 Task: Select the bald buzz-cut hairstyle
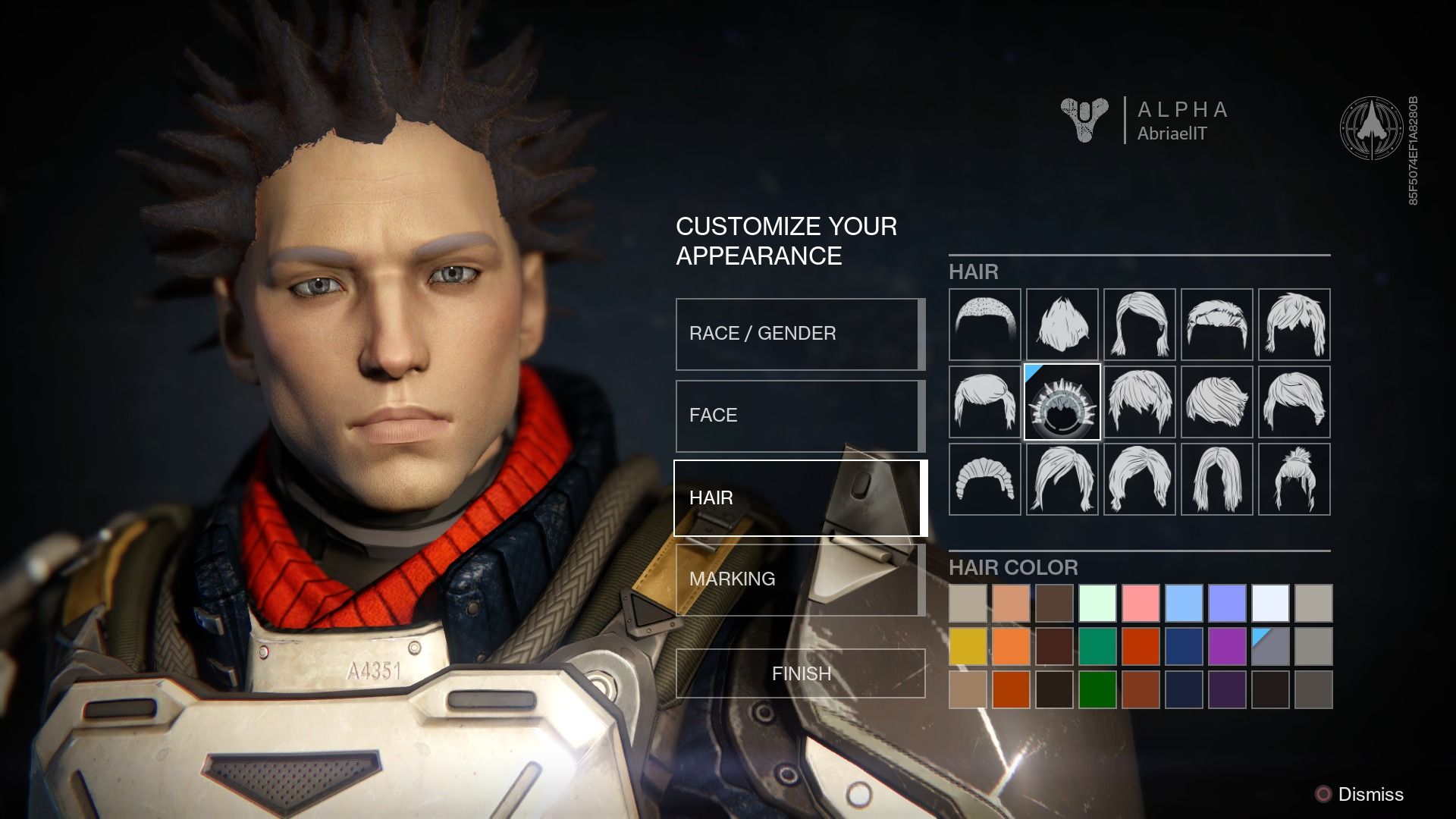[984, 324]
